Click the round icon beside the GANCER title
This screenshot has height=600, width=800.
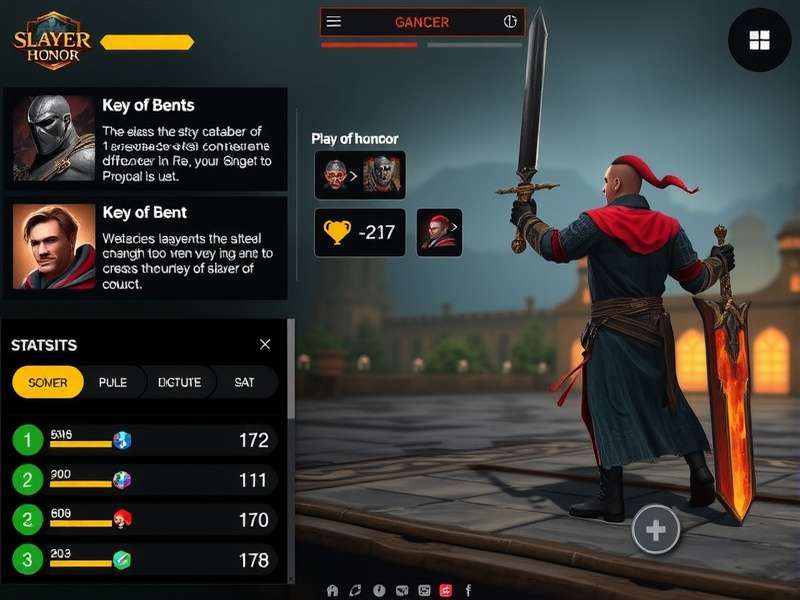(509, 22)
